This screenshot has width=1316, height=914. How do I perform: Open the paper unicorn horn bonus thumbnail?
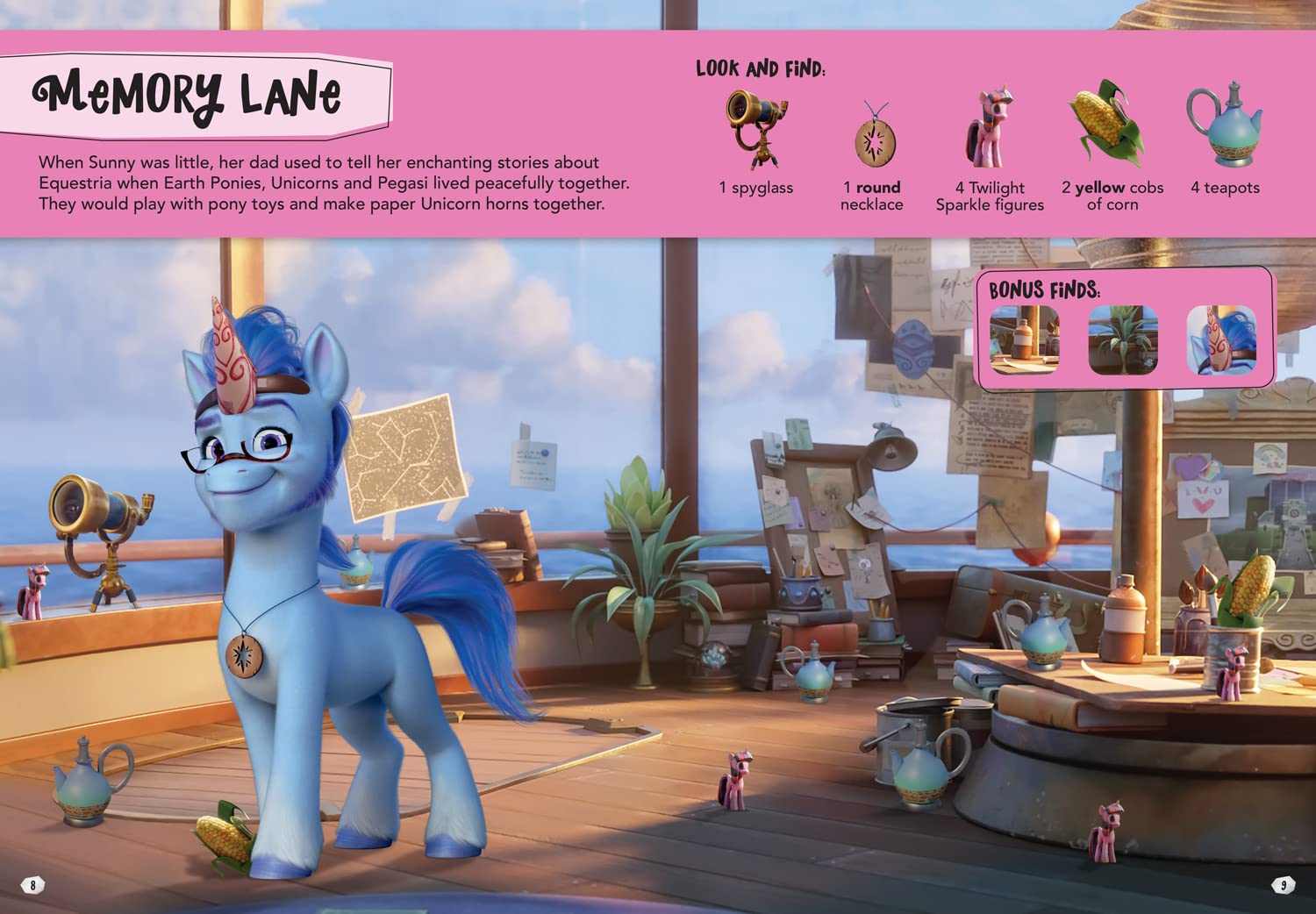[x=1221, y=340]
